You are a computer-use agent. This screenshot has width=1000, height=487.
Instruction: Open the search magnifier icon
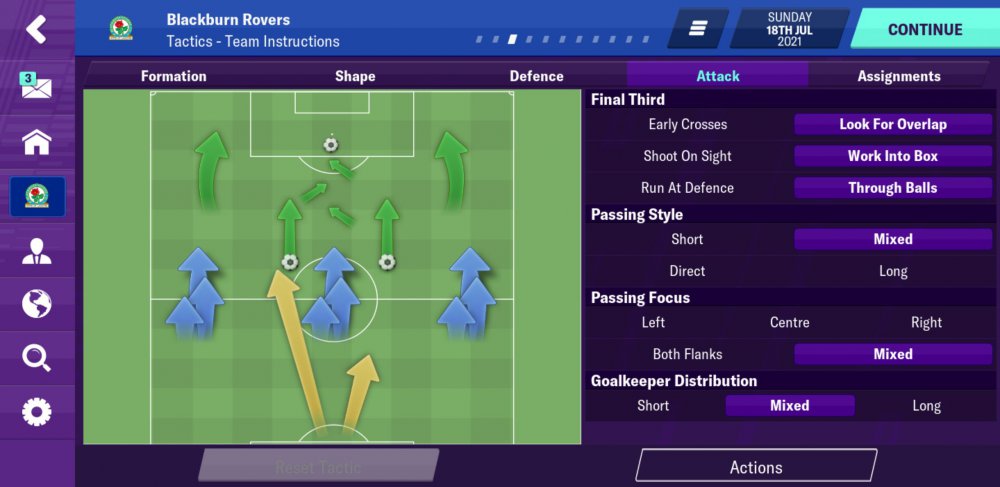37,357
